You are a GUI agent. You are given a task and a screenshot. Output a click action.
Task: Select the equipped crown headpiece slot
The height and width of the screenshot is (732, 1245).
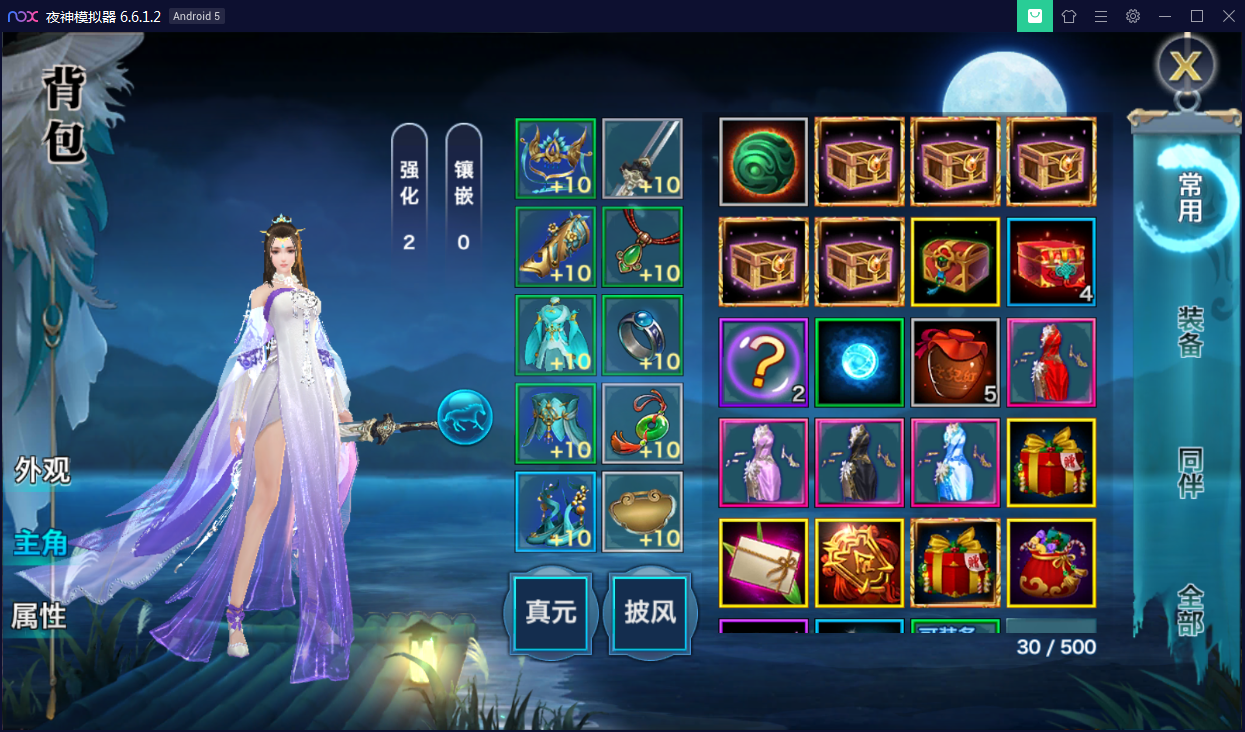556,159
